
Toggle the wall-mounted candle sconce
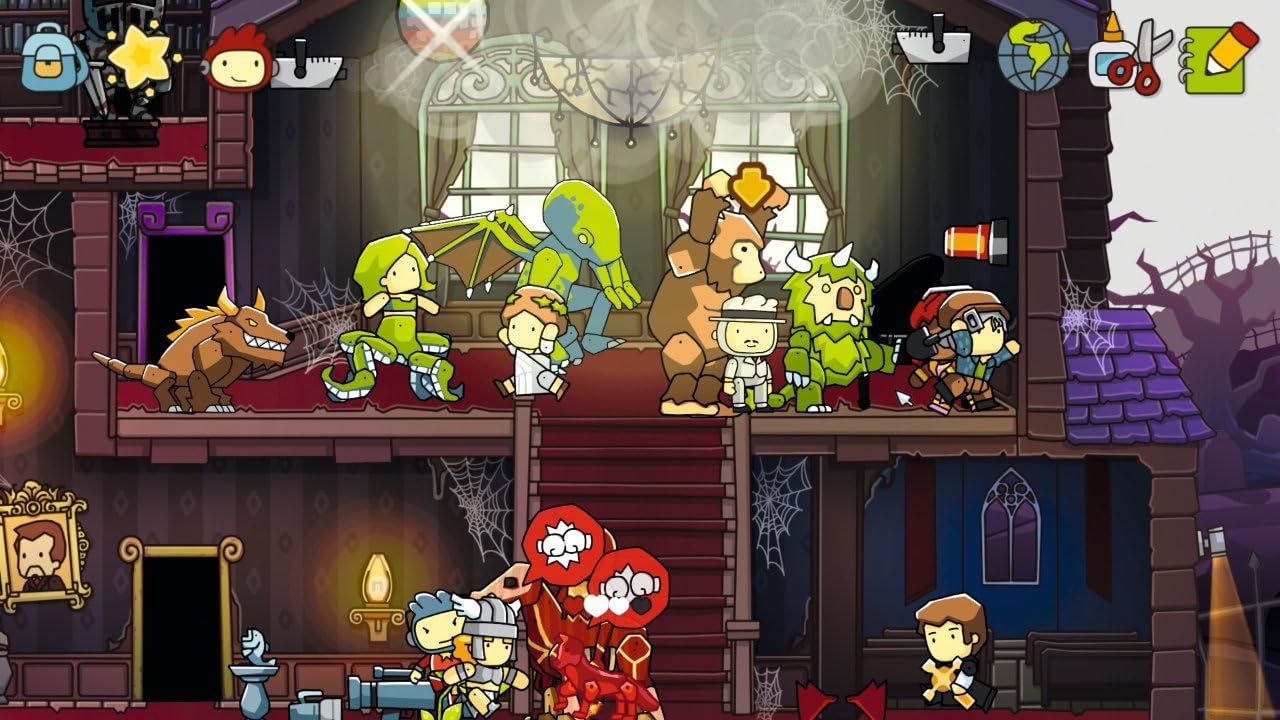click(x=377, y=580)
